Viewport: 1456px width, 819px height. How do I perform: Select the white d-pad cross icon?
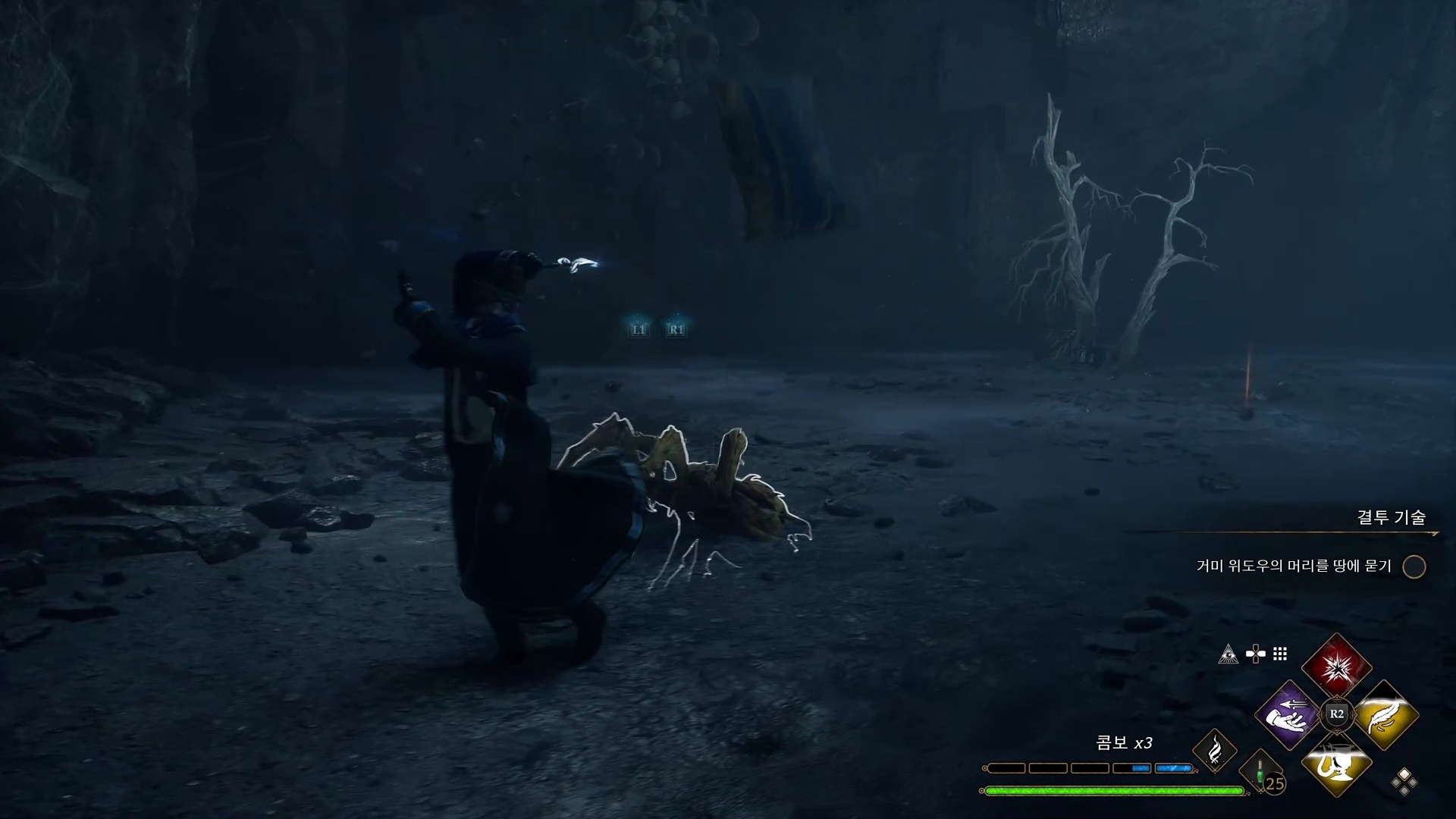tap(1255, 654)
